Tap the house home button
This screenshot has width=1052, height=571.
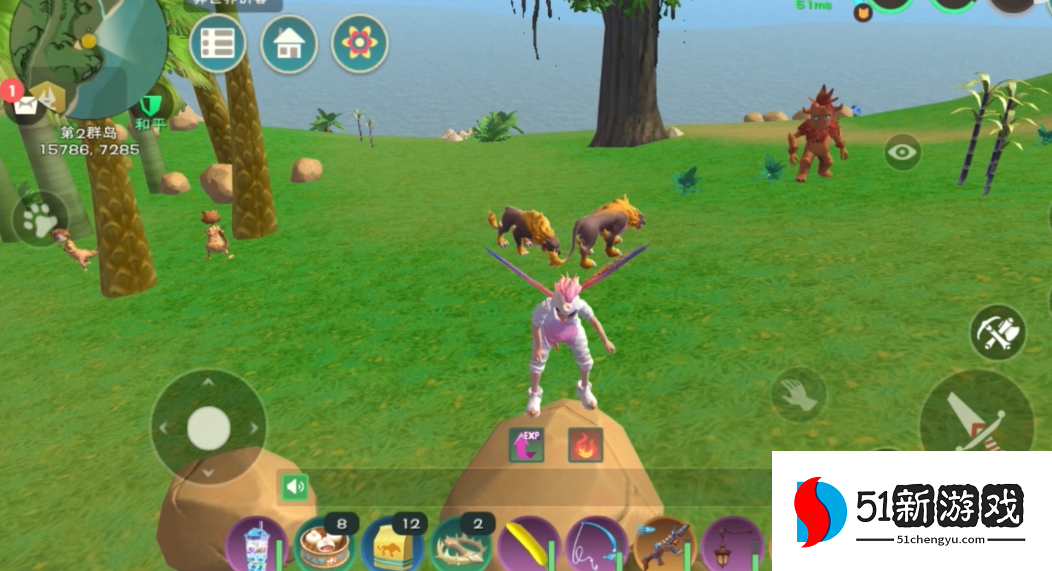288,44
